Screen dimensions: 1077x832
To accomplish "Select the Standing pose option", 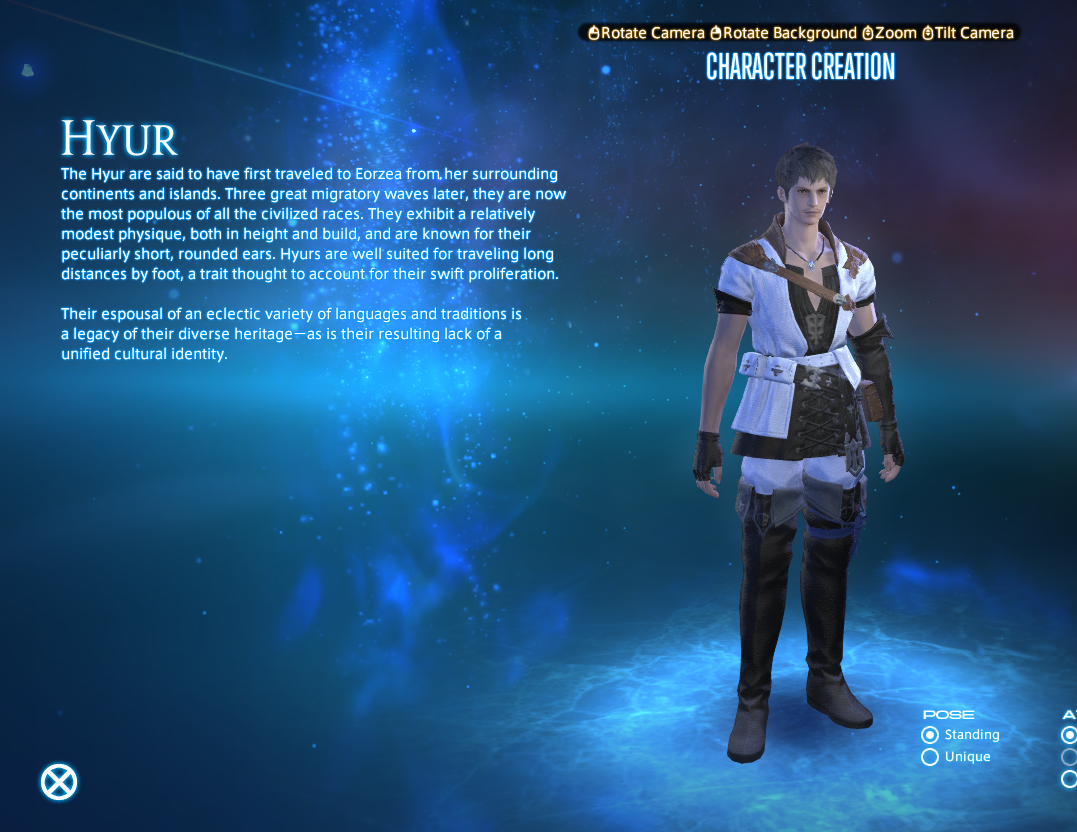I will (x=930, y=735).
